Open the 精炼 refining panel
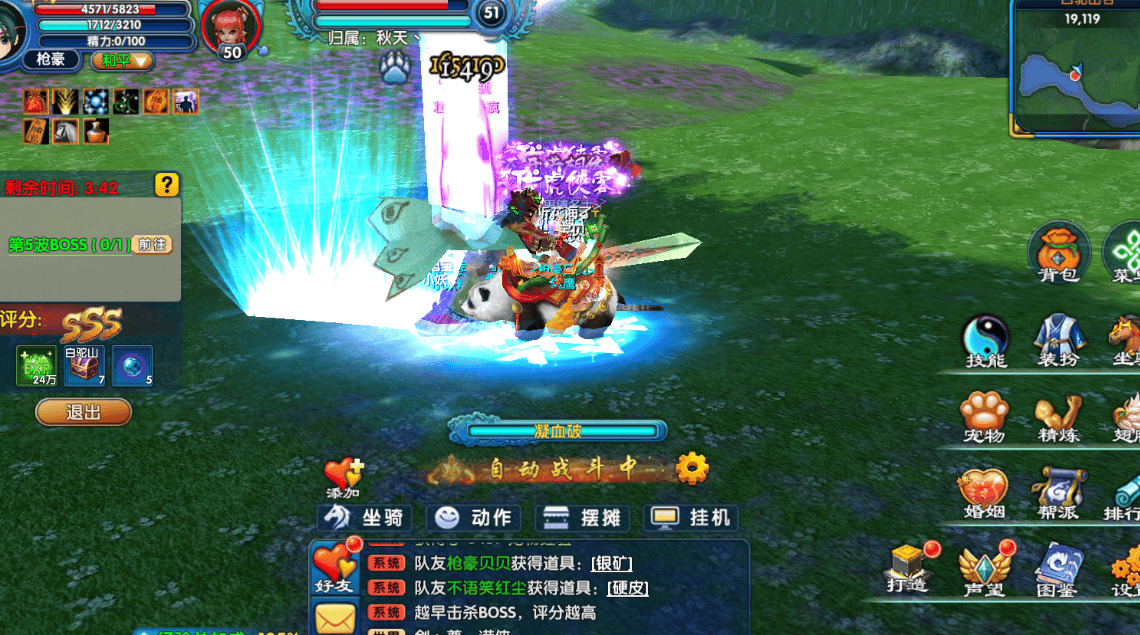The image size is (1140, 635). [1058, 417]
